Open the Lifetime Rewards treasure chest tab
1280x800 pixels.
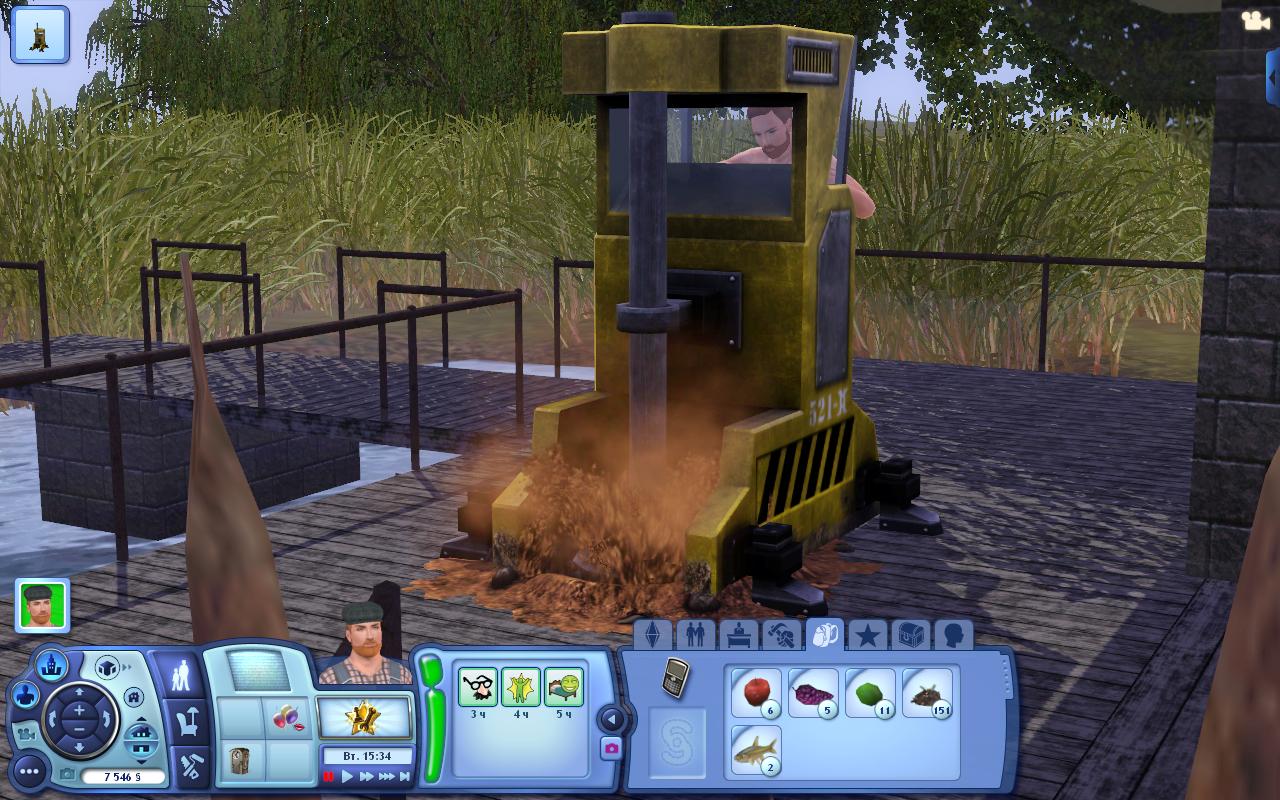911,635
